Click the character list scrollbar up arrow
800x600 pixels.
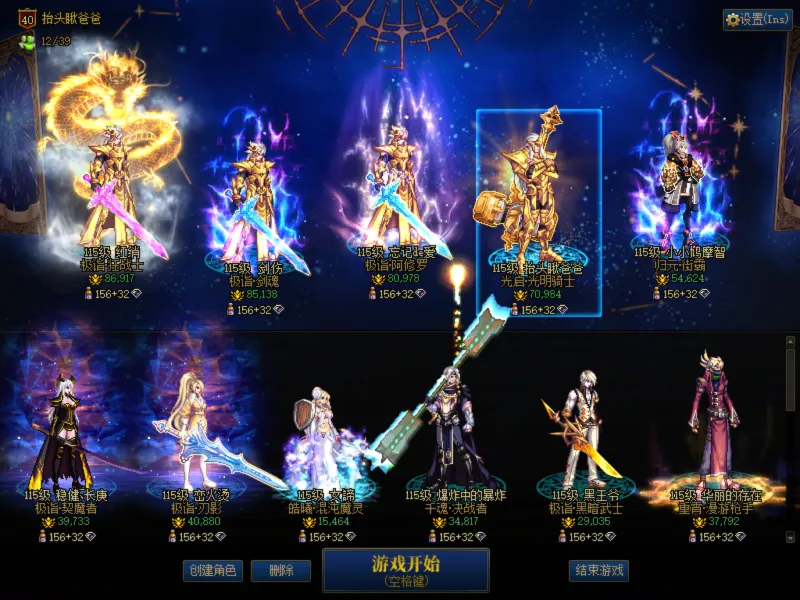790,342
